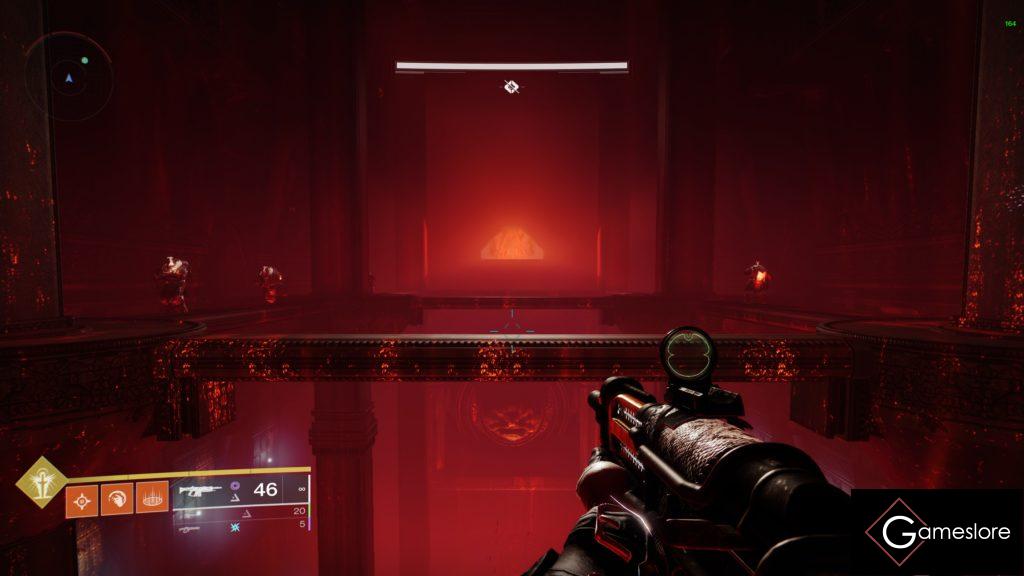Click the objective waypoint marker below the bar
The height and width of the screenshot is (576, 1024).
(x=511, y=88)
